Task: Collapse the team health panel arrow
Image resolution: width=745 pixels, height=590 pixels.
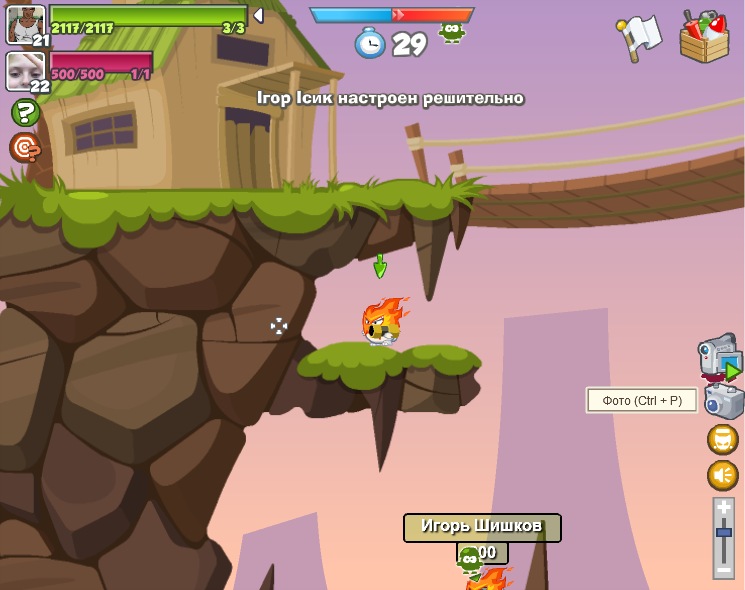Action: coord(258,15)
